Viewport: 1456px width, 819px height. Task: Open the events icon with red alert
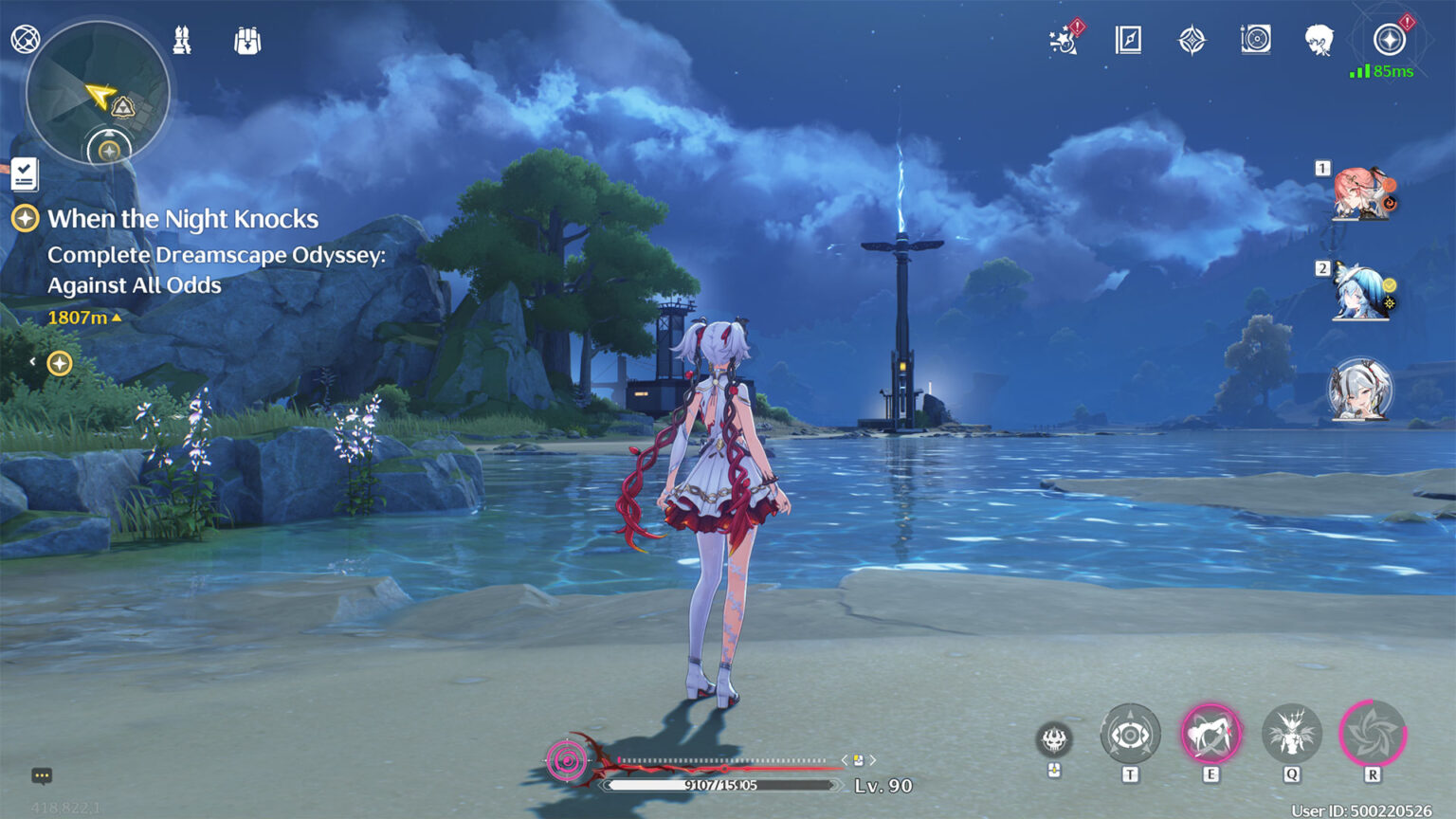pyautogui.click(x=1064, y=40)
